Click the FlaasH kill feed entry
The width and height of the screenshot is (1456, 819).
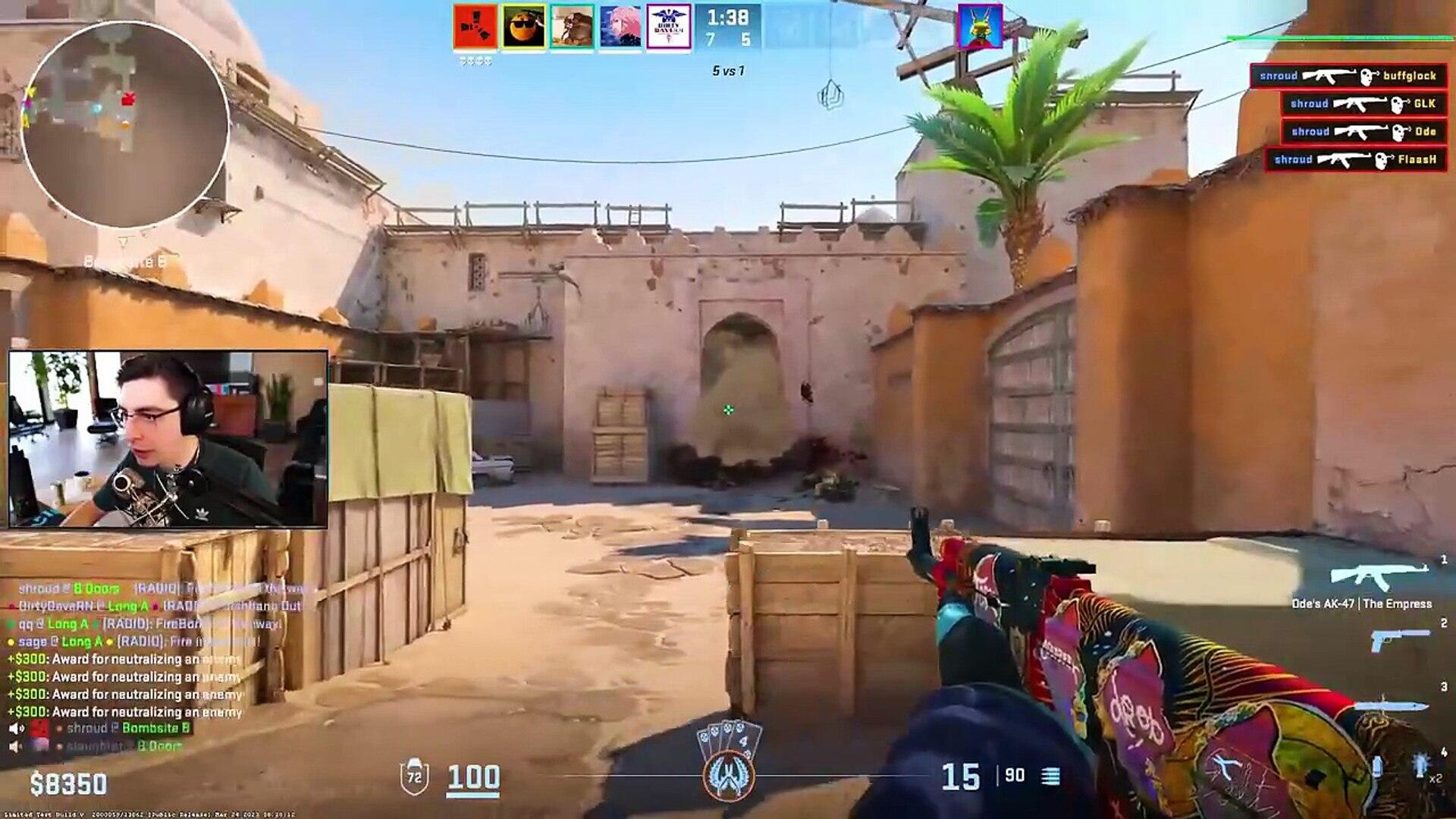pyautogui.click(x=1355, y=159)
